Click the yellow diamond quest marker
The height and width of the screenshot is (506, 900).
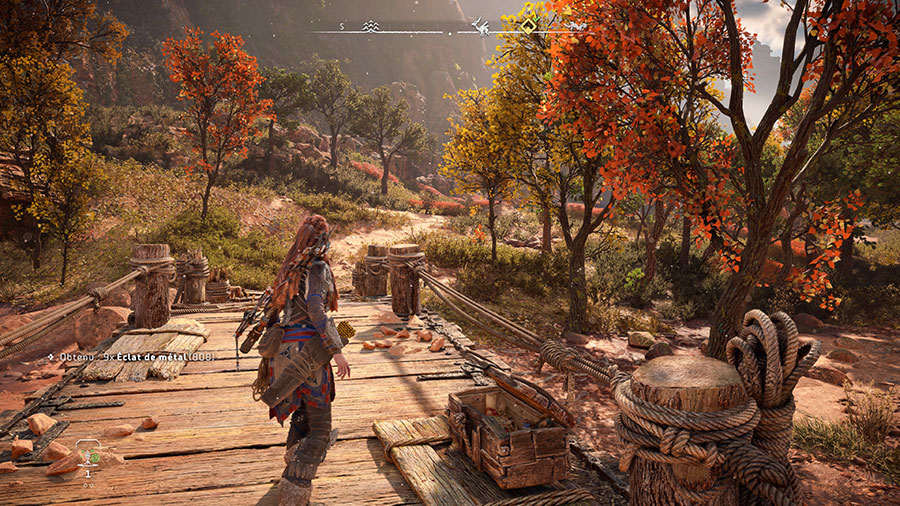coord(528,25)
